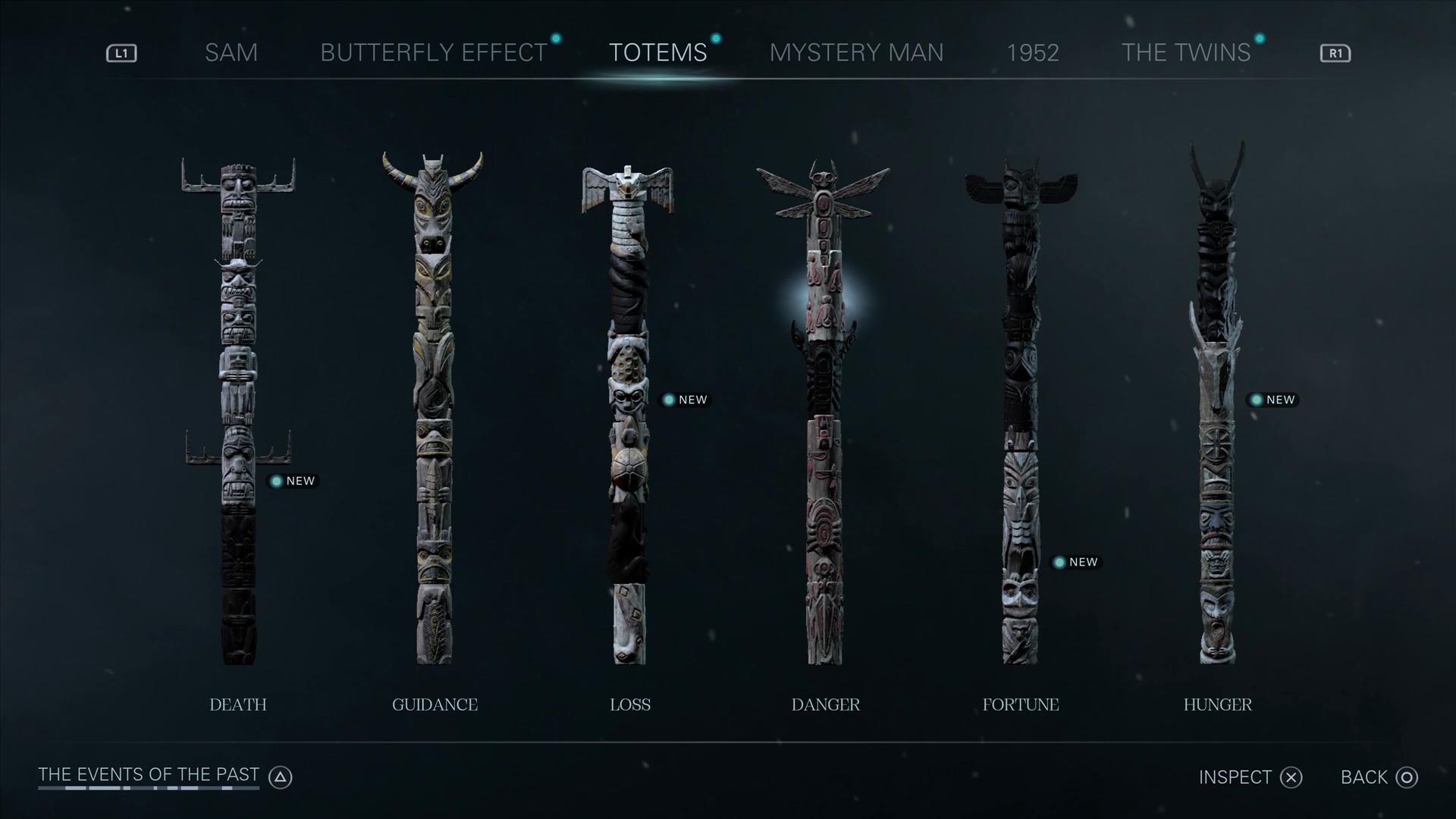Viewport: 1456px width, 819px height.
Task: Pick the Danger totem pole
Action: pyautogui.click(x=824, y=409)
